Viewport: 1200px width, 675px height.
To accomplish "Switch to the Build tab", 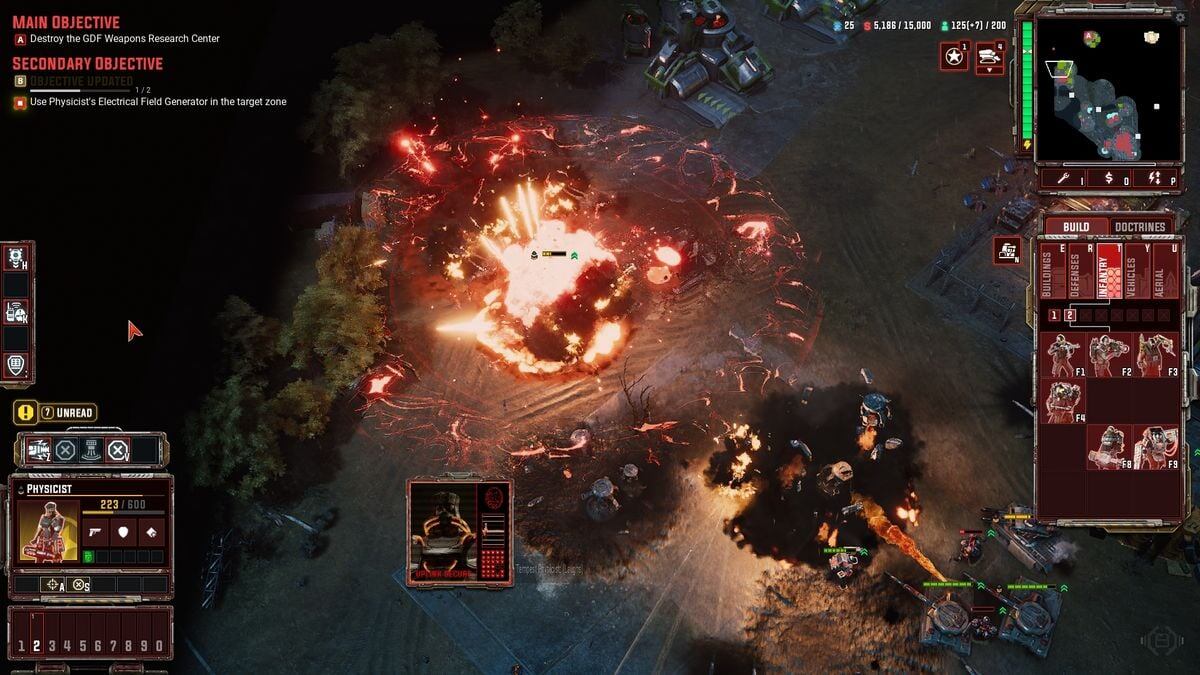I will pos(1076,227).
